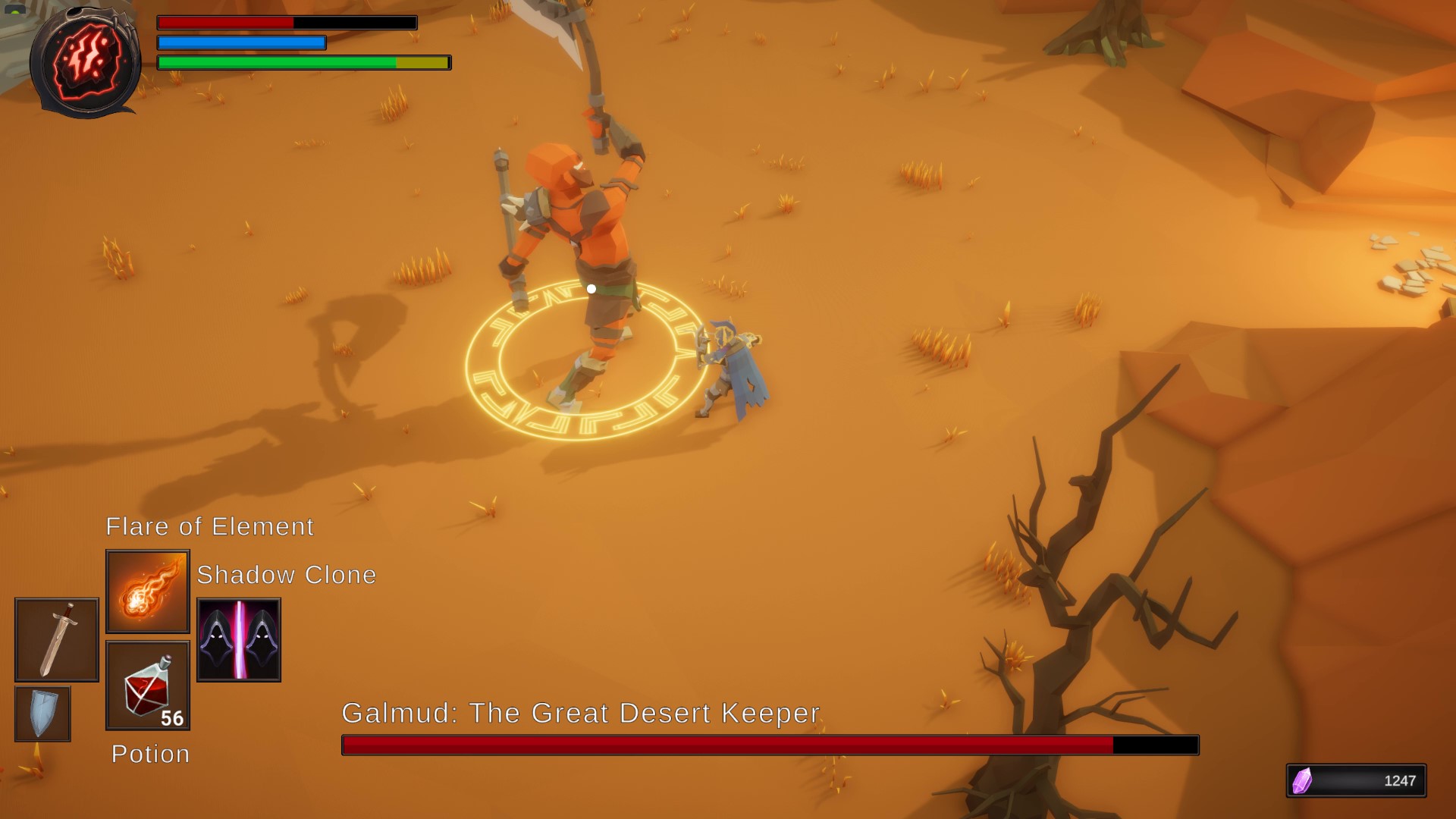Select the shield equipment slot
The width and height of the screenshot is (1456, 819).
(42, 713)
